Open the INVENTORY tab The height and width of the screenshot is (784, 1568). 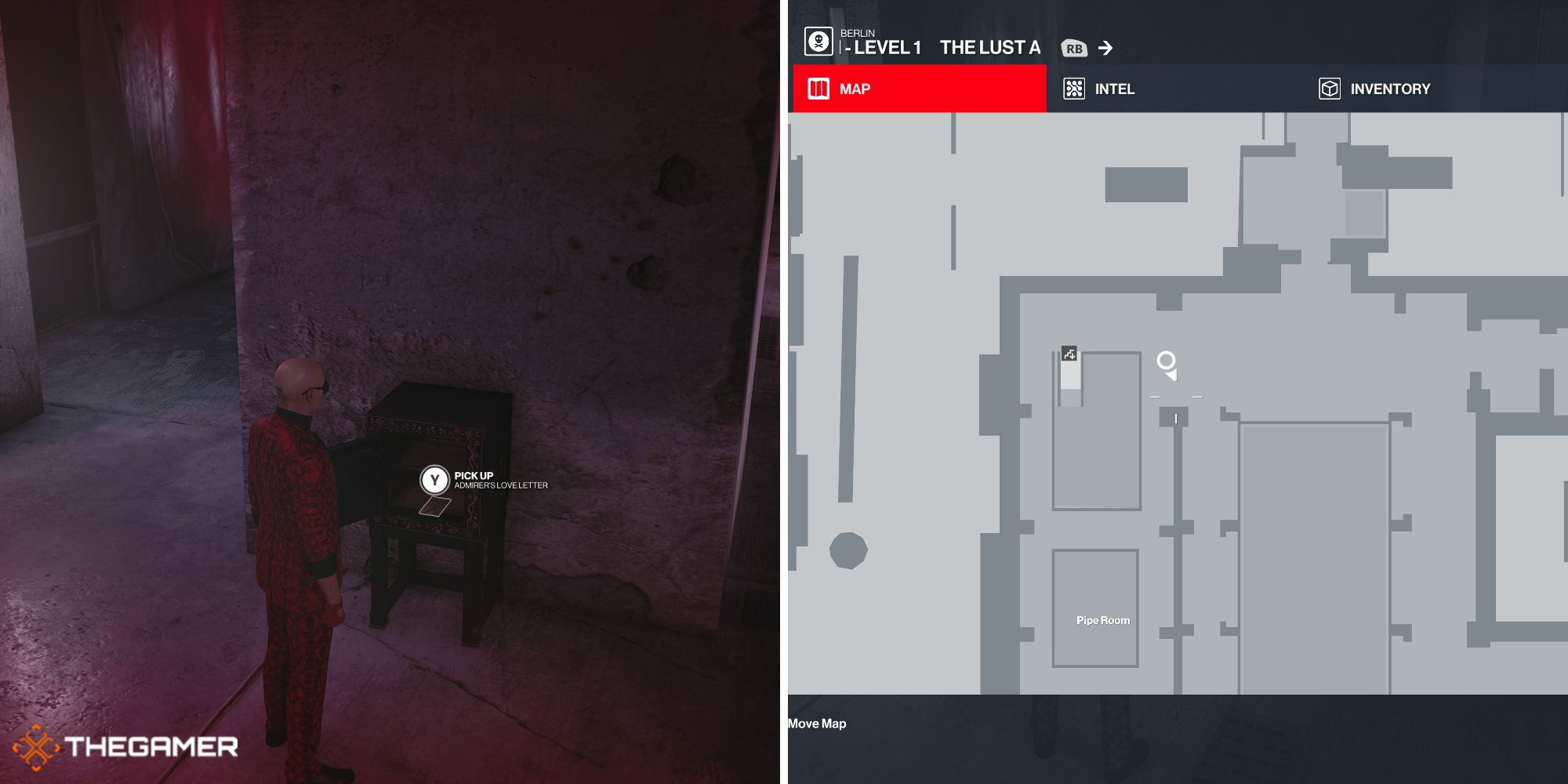pyautogui.click(x=1389, y=89)
